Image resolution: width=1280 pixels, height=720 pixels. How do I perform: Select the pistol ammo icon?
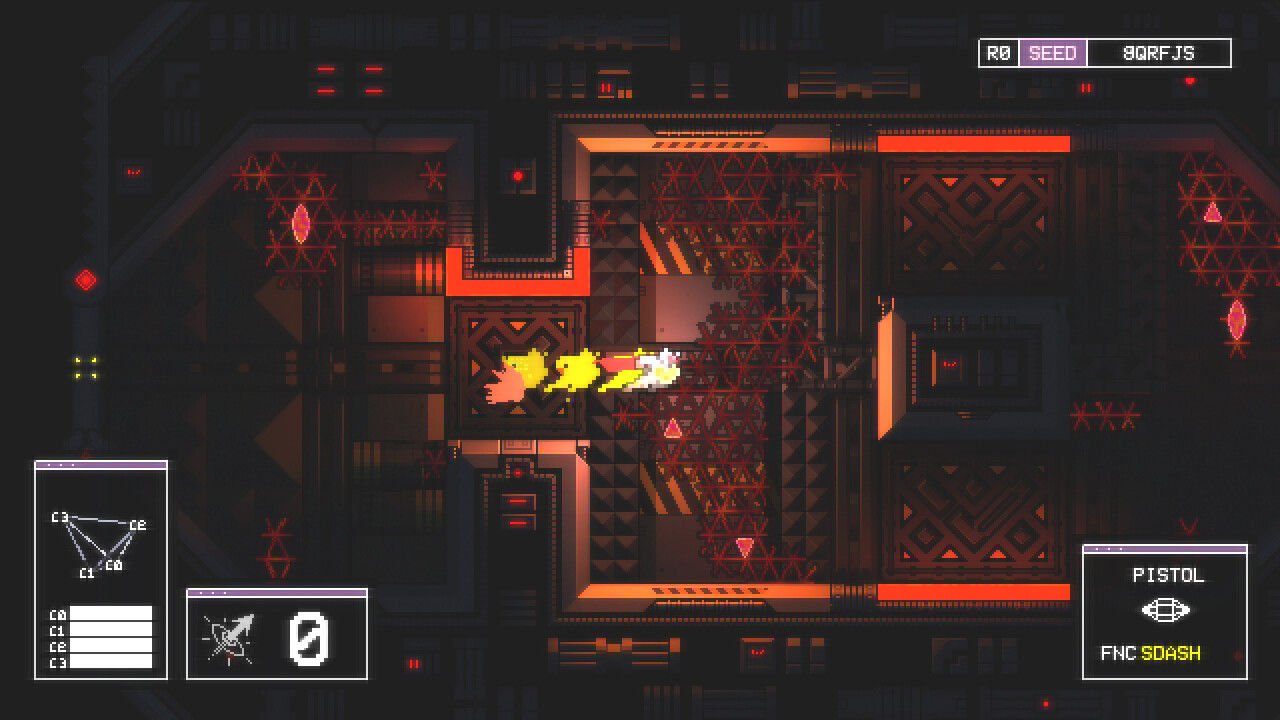pos(1166,608)
